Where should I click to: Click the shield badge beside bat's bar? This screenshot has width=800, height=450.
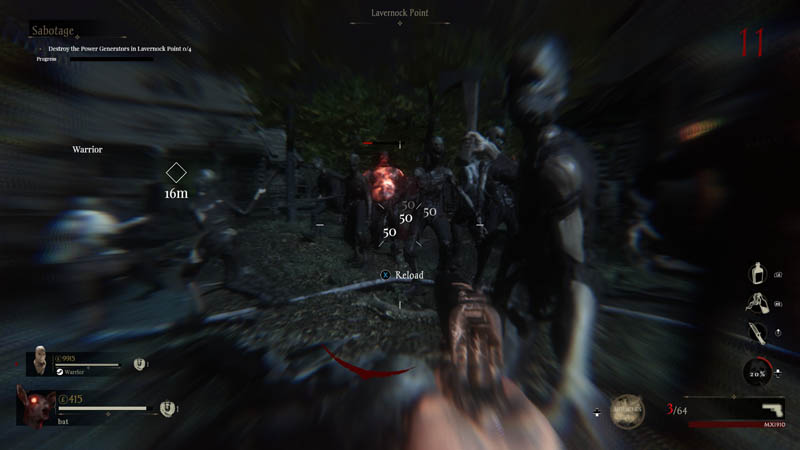(167, 408)
